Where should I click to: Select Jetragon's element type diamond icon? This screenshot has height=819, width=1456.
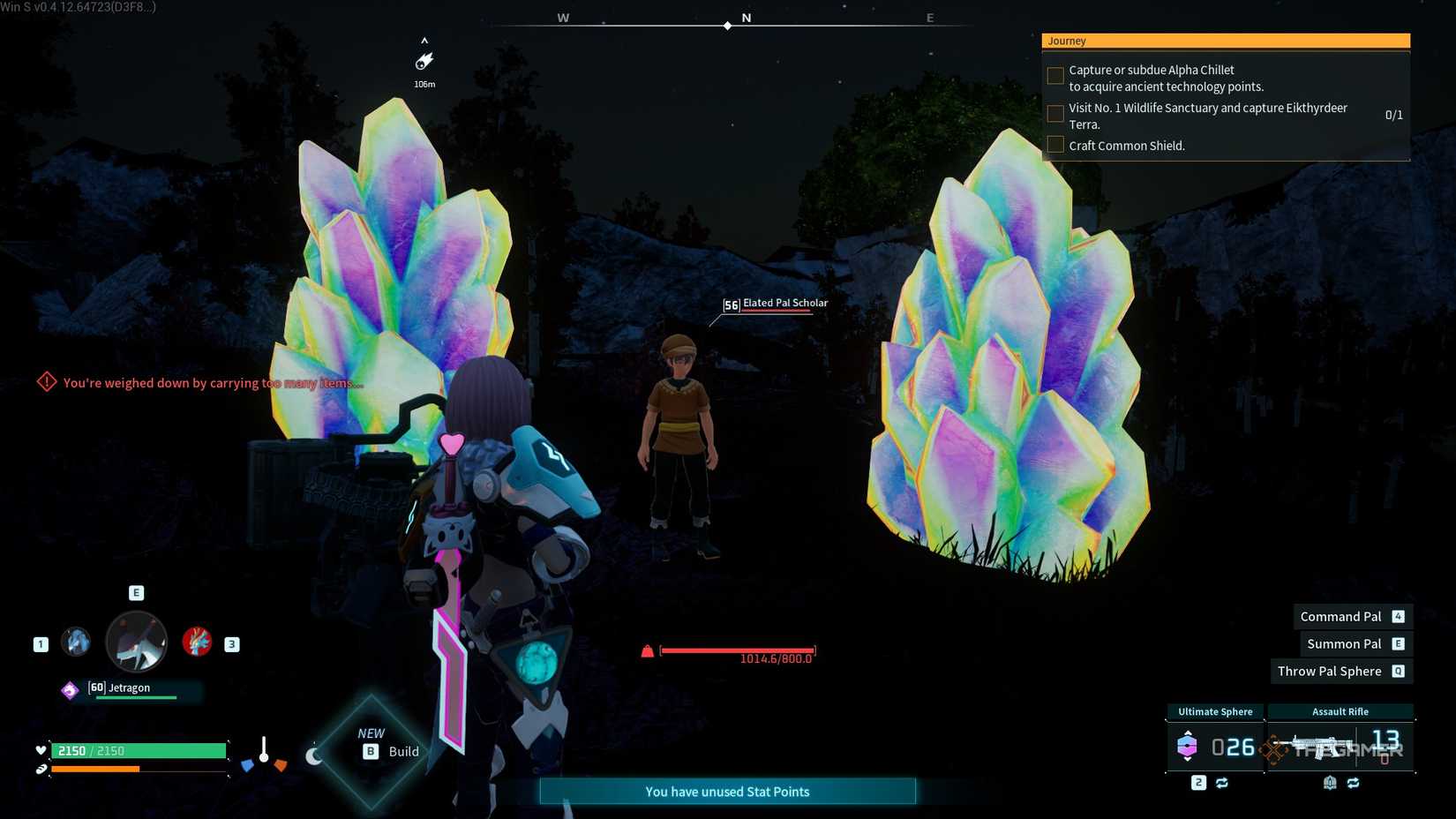pos(71,689)
